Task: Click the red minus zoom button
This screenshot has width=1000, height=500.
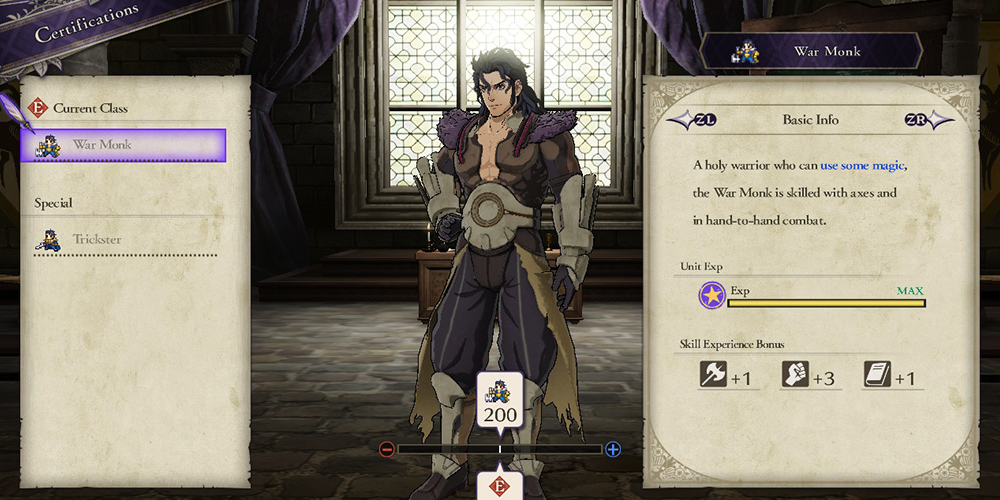Action: (x=387, y=449)
